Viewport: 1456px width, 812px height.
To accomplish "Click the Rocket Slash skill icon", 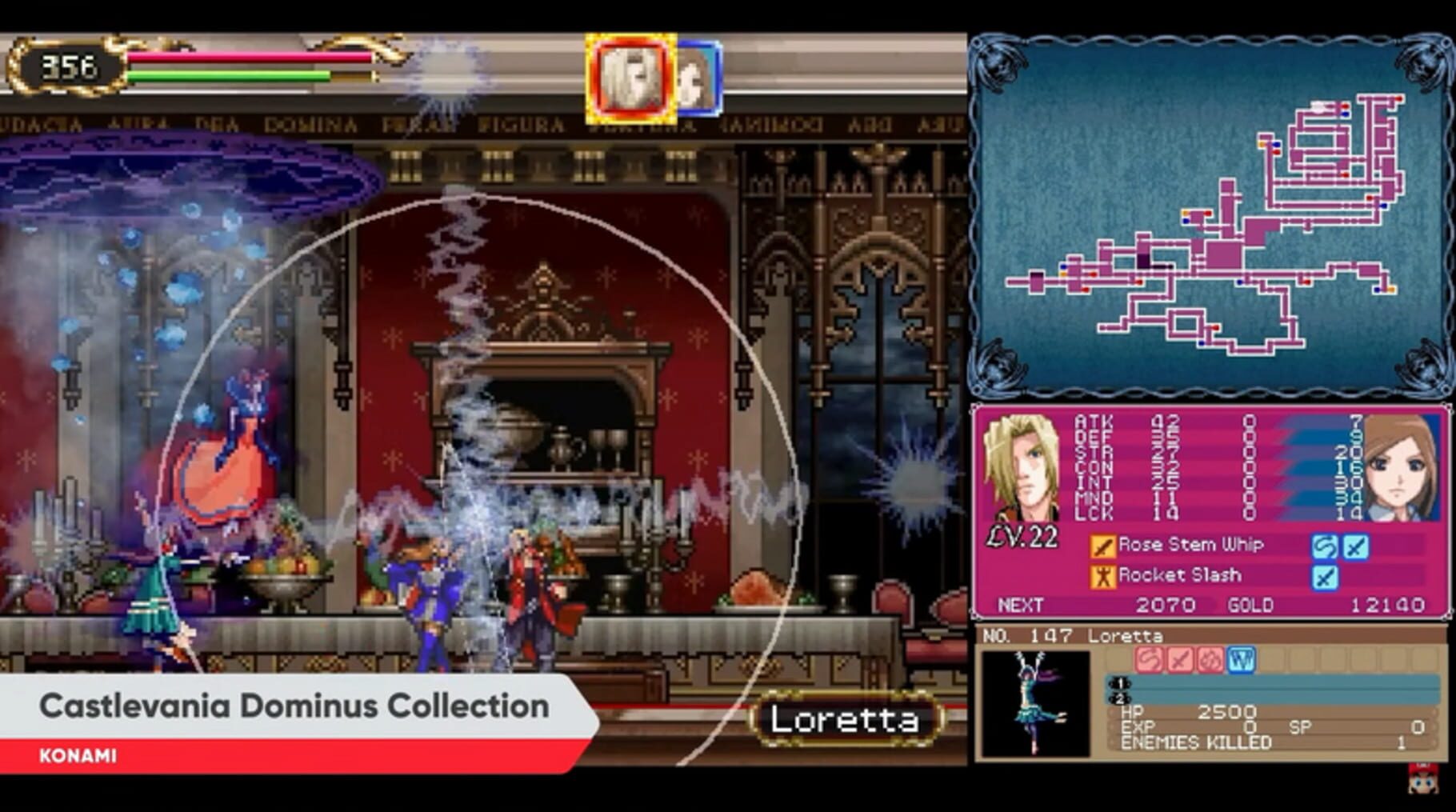I will (1103, 576).
